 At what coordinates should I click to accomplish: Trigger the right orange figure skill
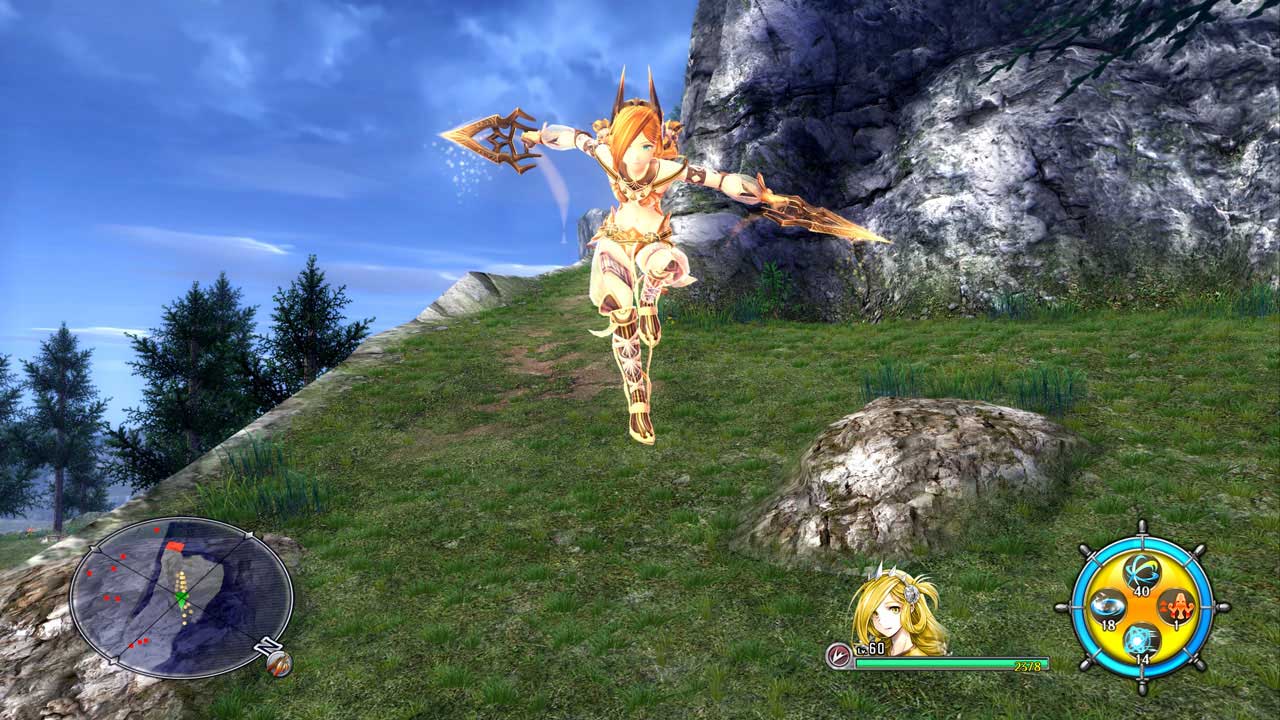tap(1176, 606)
